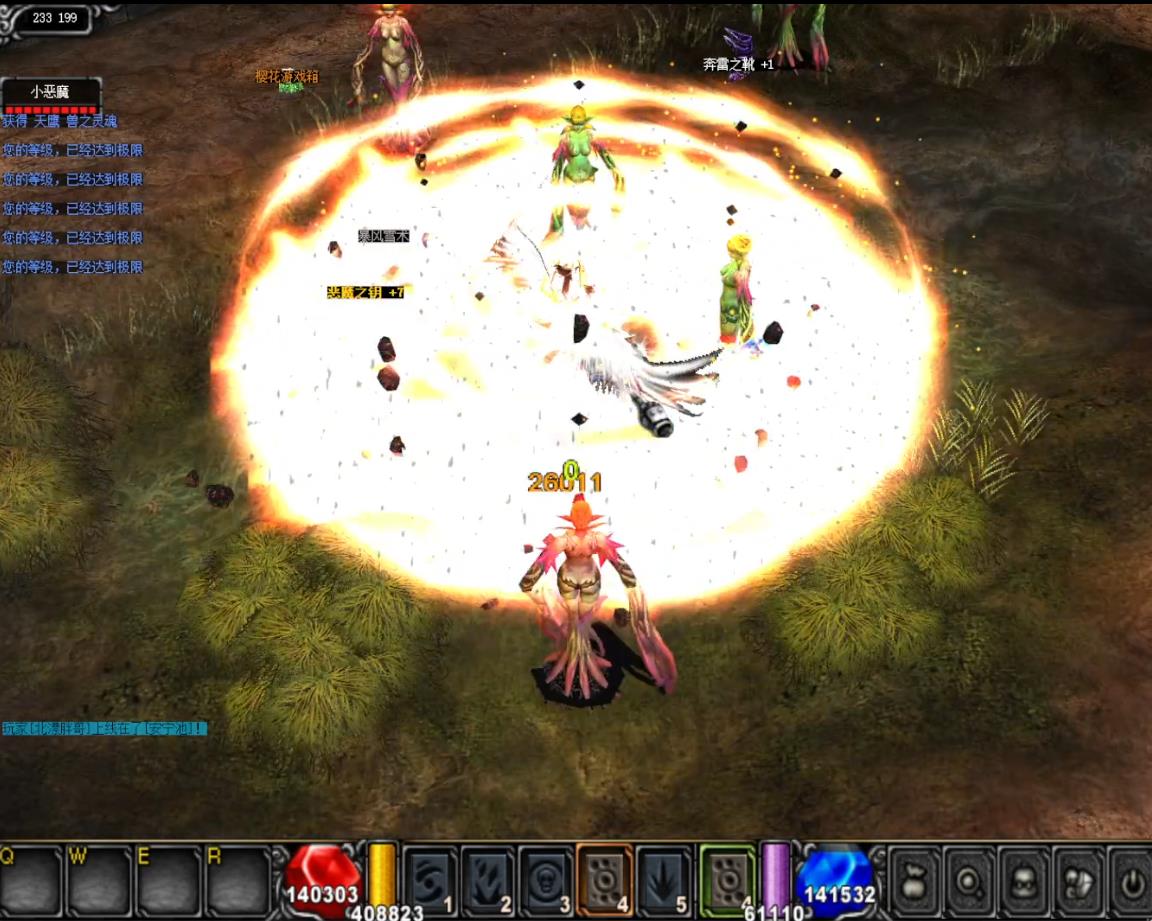Screen dimensions: 1152x921
Task: Click the green-framed skill slot
Action: coord(727,877)
